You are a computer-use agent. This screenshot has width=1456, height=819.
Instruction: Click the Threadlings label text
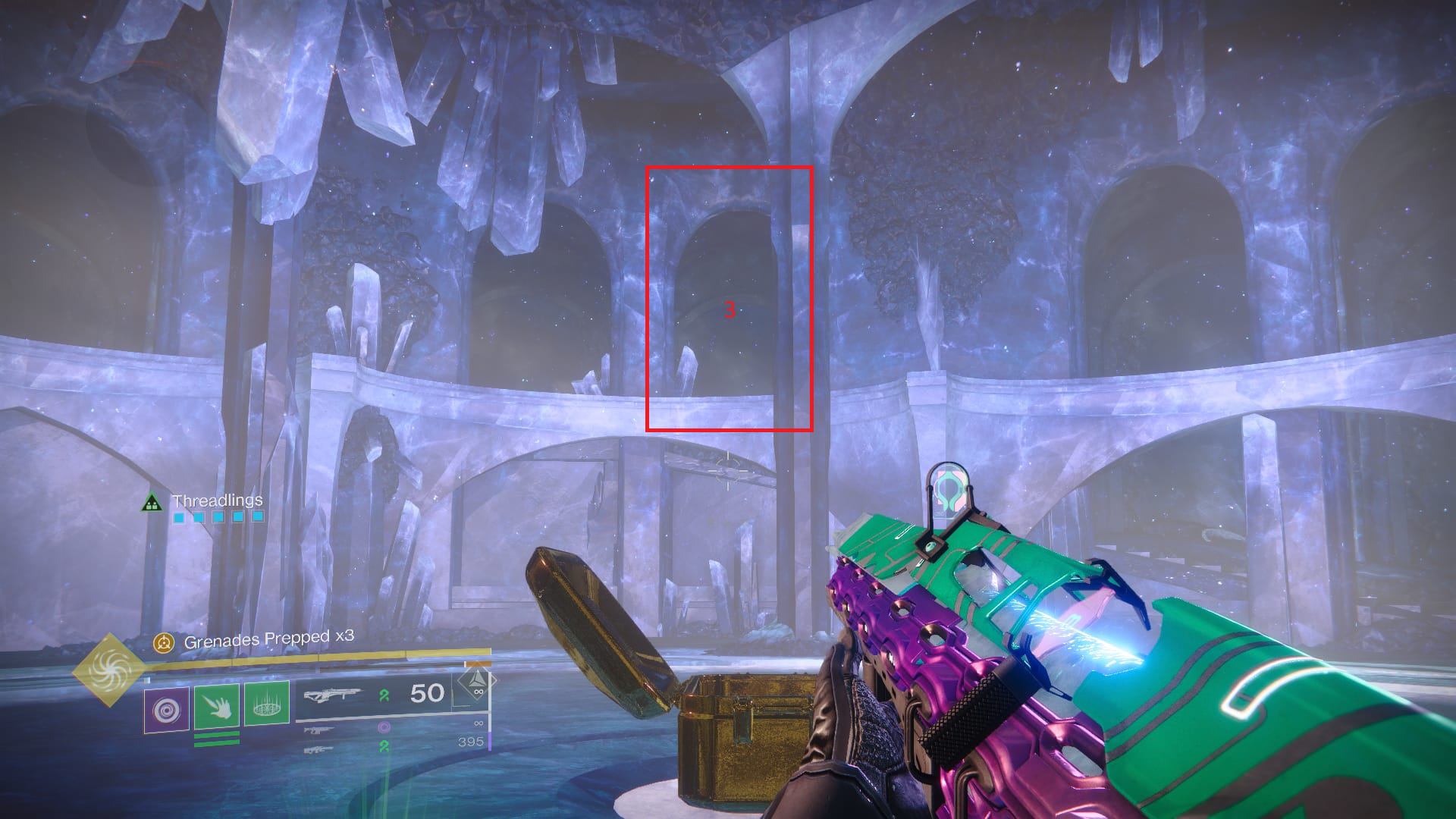(x=218, y=499)
